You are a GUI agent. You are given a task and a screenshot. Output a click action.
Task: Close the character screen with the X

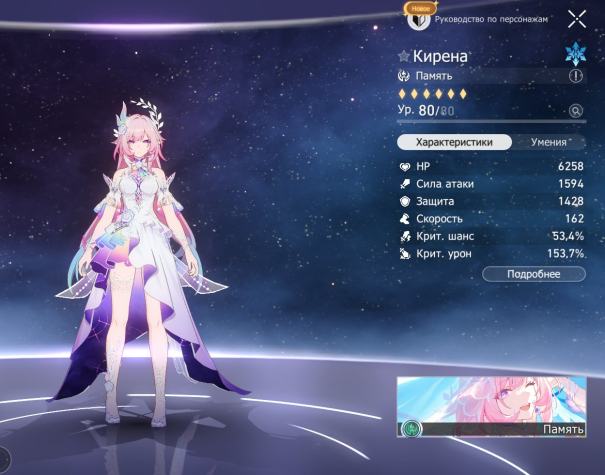point(577,18)
